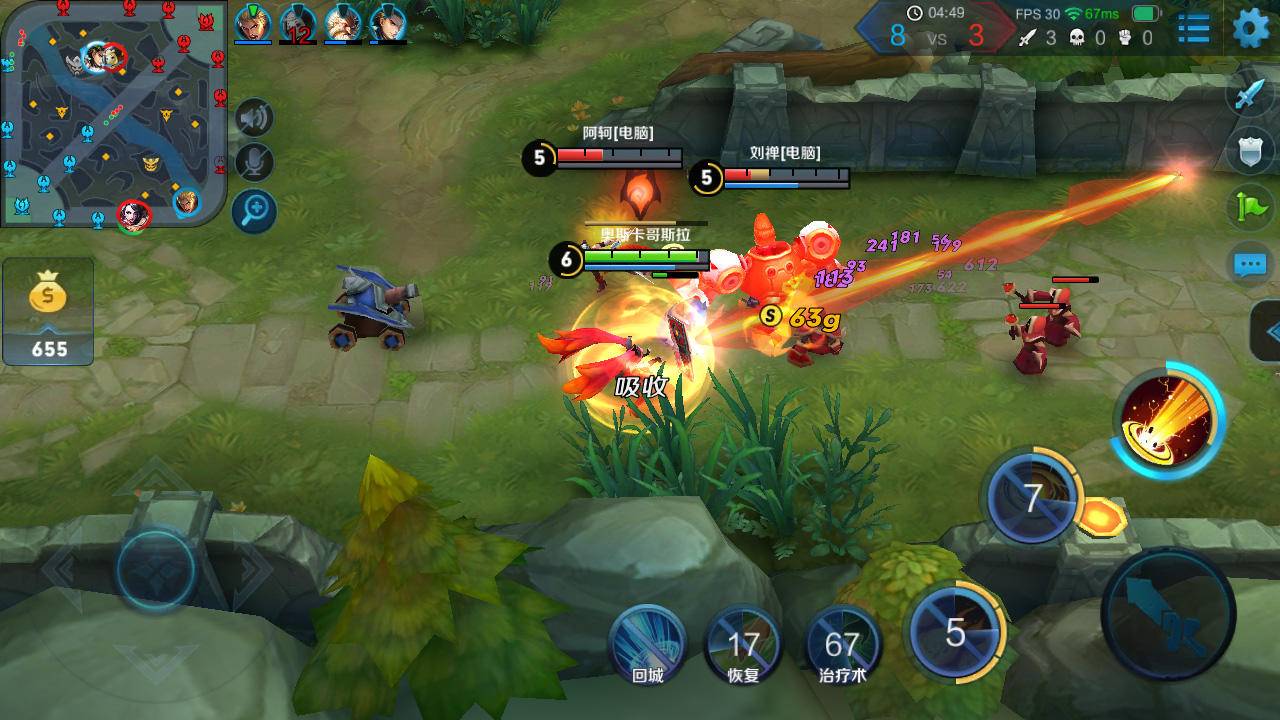
Task: Toggle the speaker sound icon
Action: (254, 119)
